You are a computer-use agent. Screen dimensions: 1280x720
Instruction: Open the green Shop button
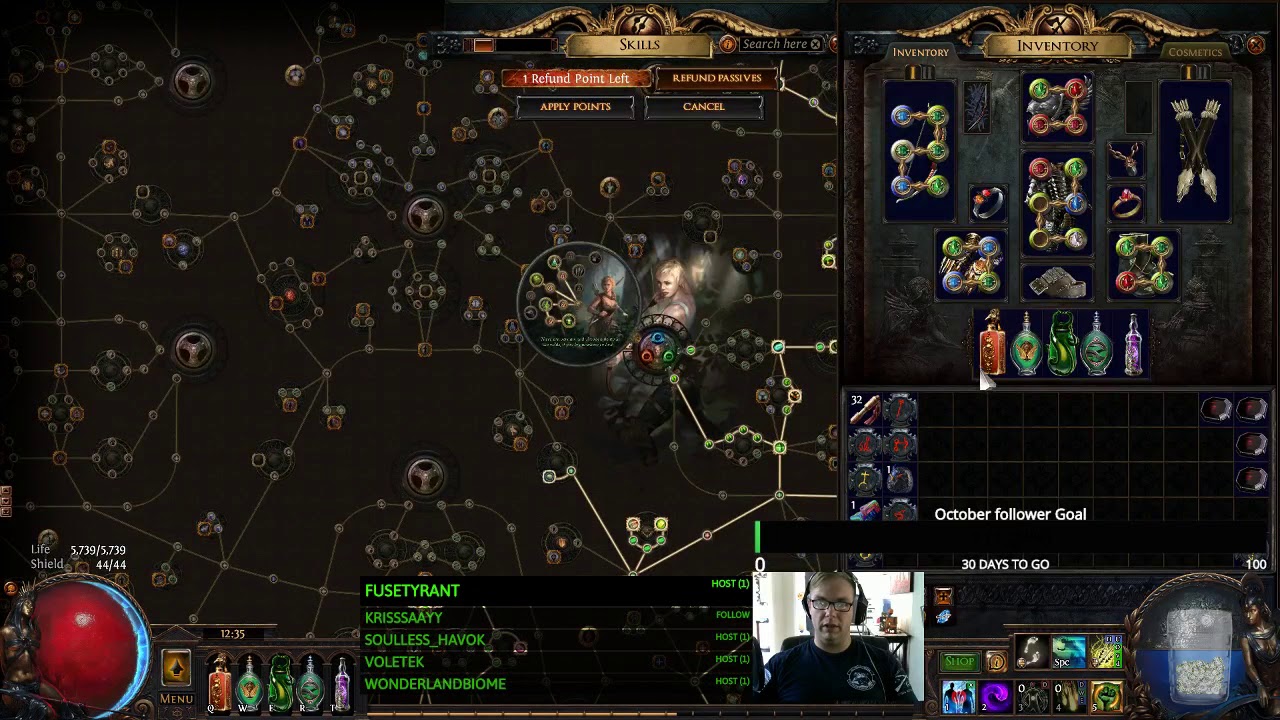pos(959,661)
